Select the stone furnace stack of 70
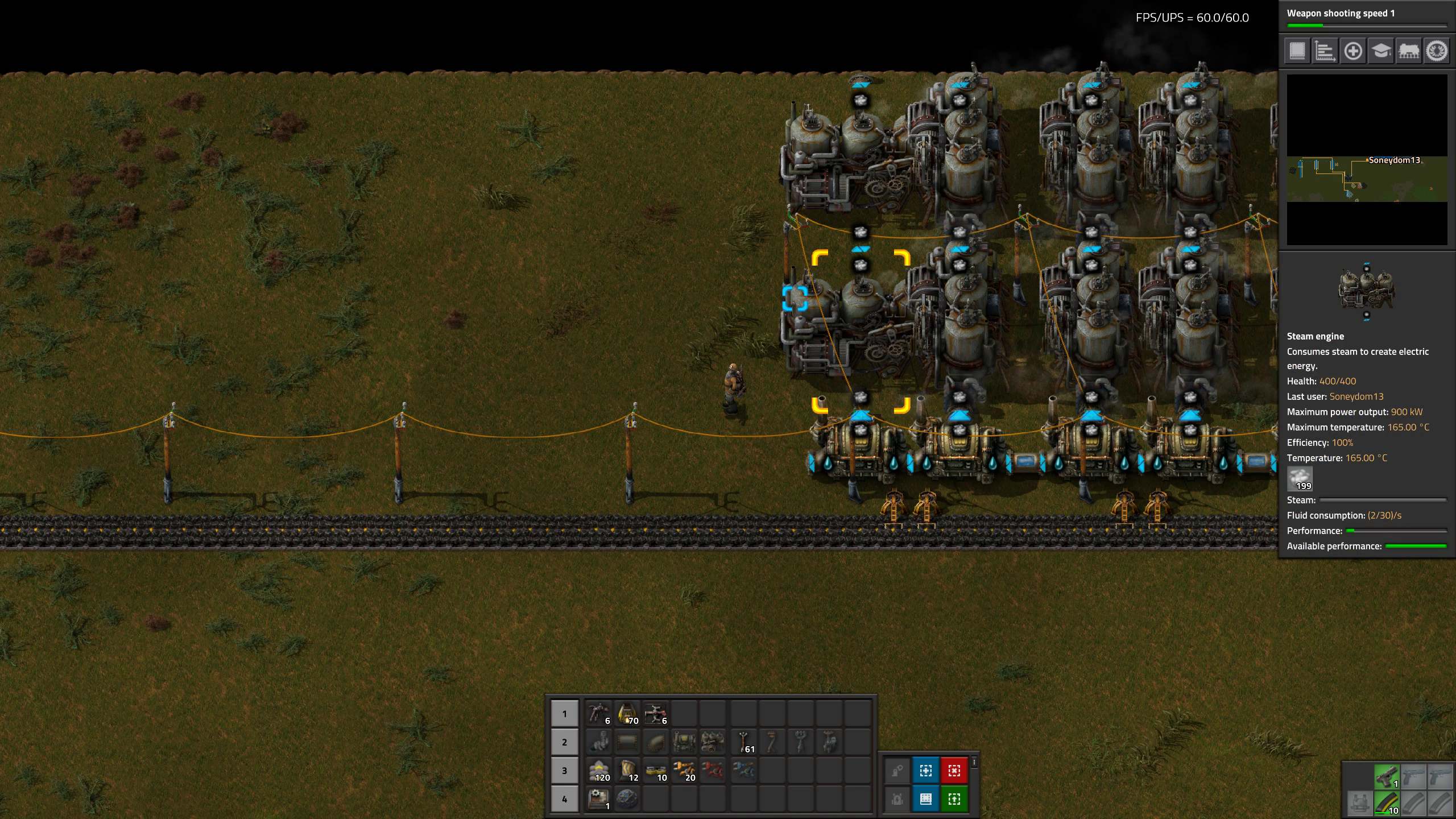This screenshot has width=1456, height=819. (627, 713)
